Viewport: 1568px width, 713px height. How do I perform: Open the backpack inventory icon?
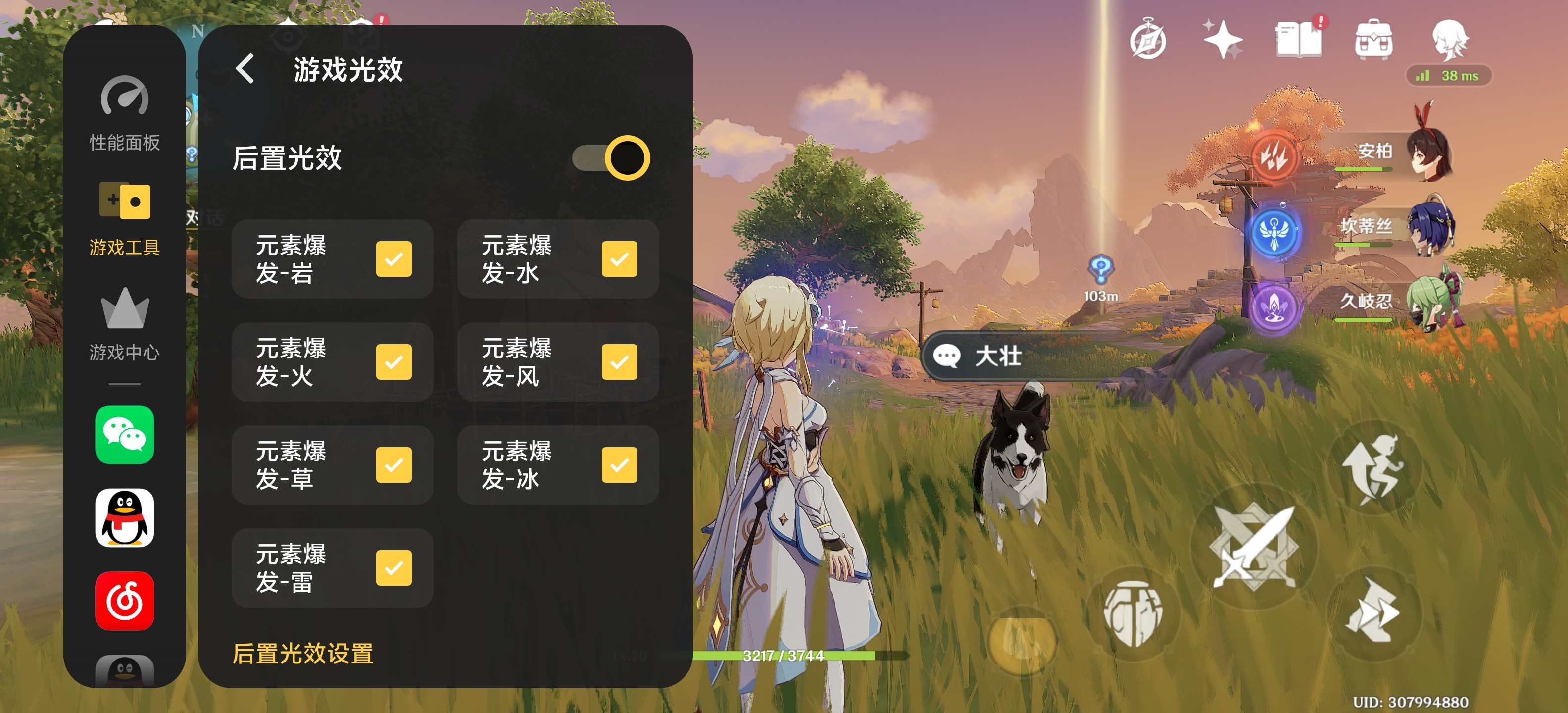coord(1373,40)
